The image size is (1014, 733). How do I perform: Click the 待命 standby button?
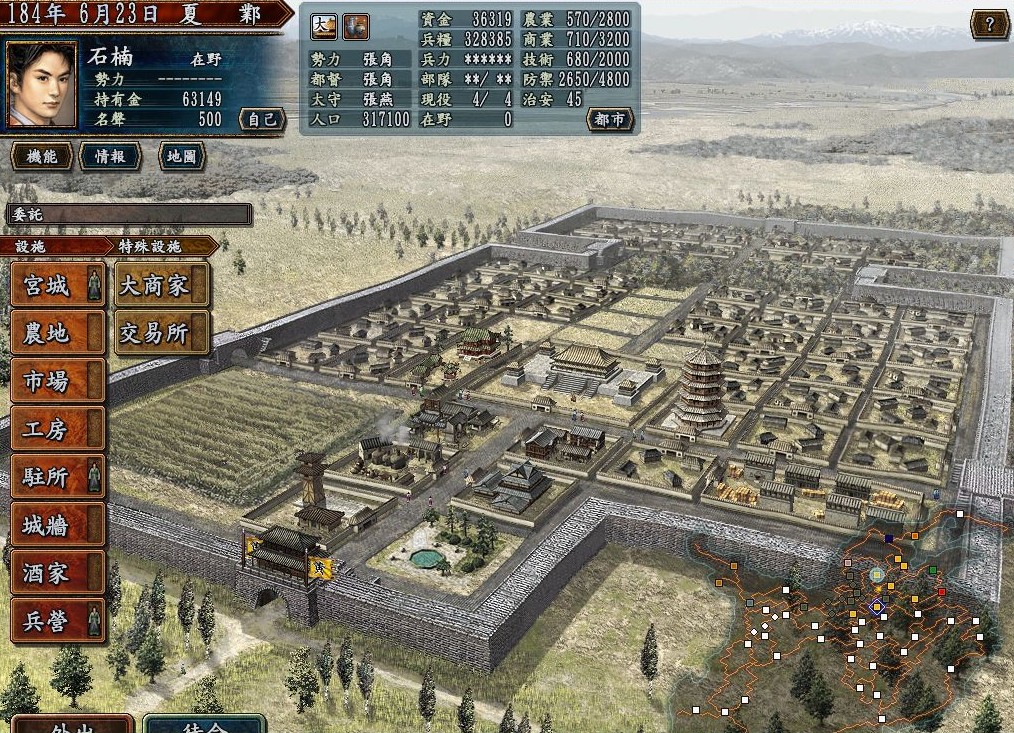point(204,724)
